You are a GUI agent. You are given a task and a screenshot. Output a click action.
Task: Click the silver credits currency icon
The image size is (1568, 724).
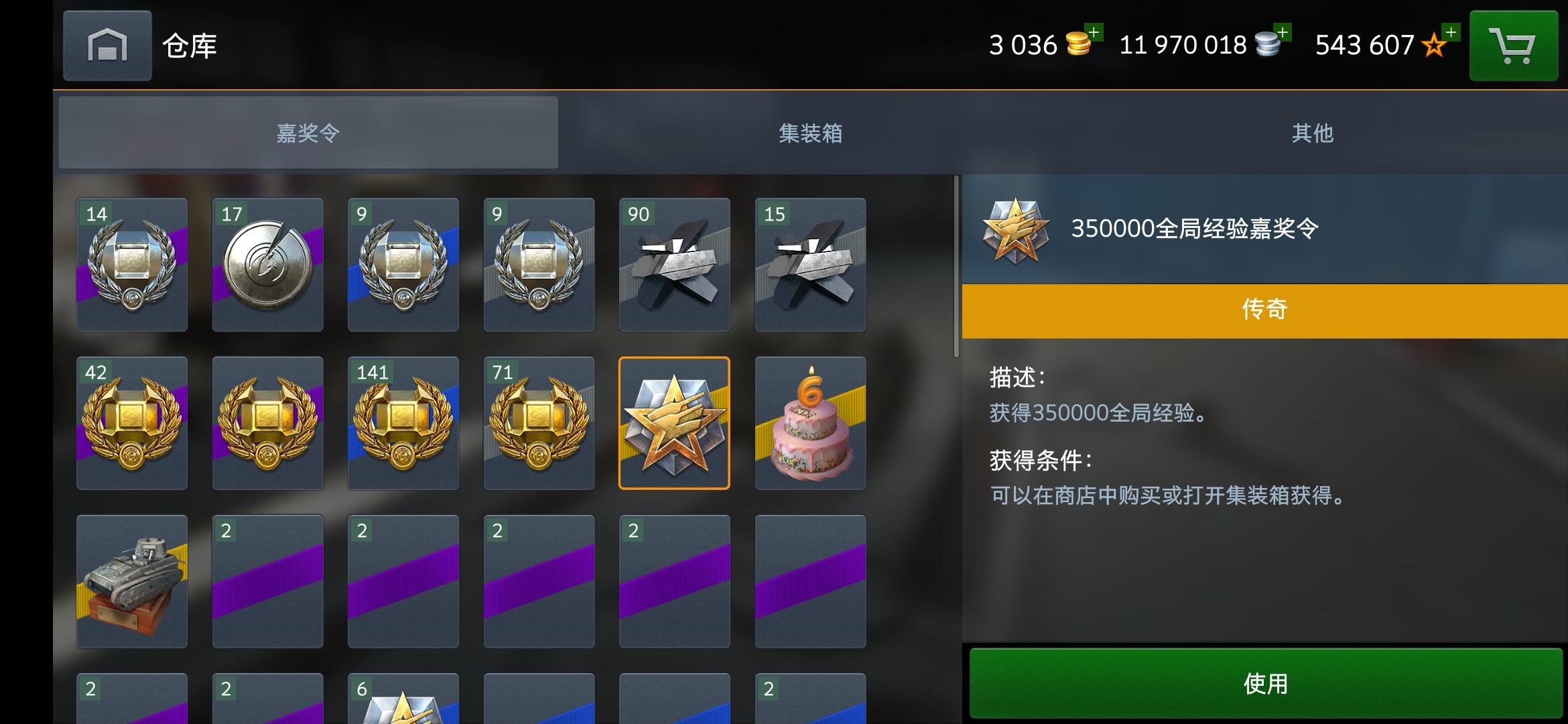tap(1266, 44)
